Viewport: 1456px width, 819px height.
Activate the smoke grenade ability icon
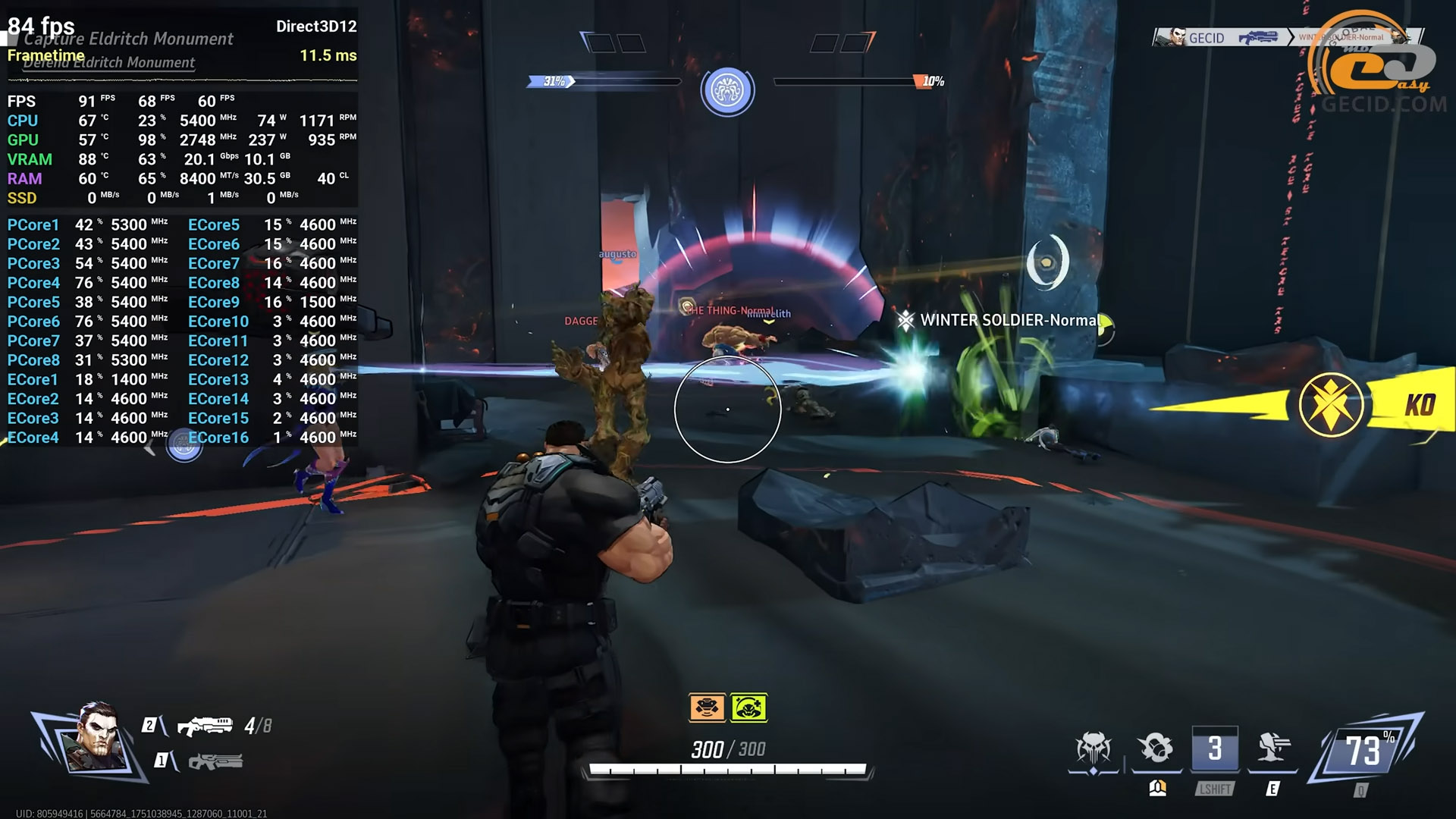1156,749
